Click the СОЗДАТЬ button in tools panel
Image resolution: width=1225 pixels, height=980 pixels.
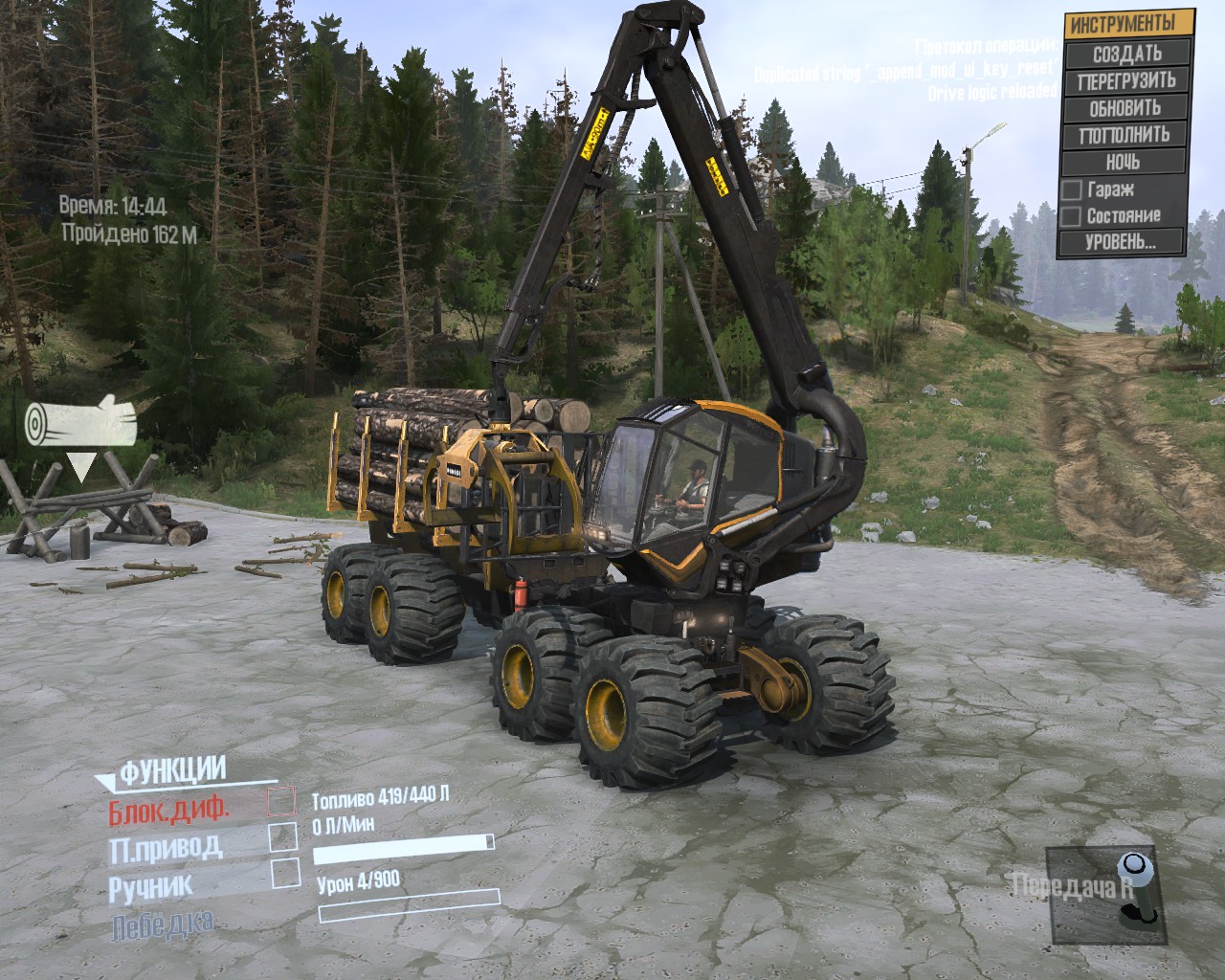pos(1126,53)
